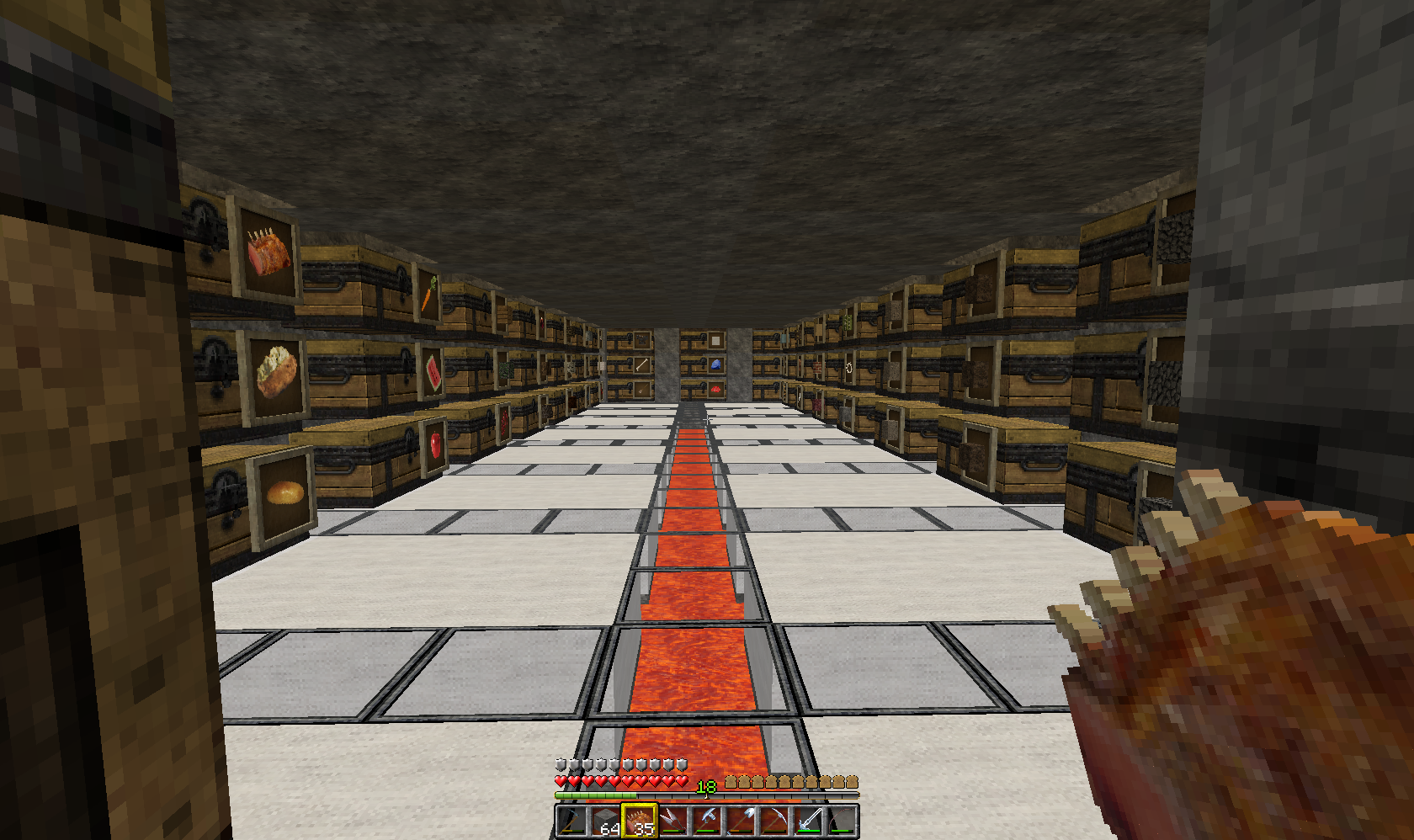Choose the cooked meat hotbar slot
This screenshot has width=1414, height=840.
(639, 821)
